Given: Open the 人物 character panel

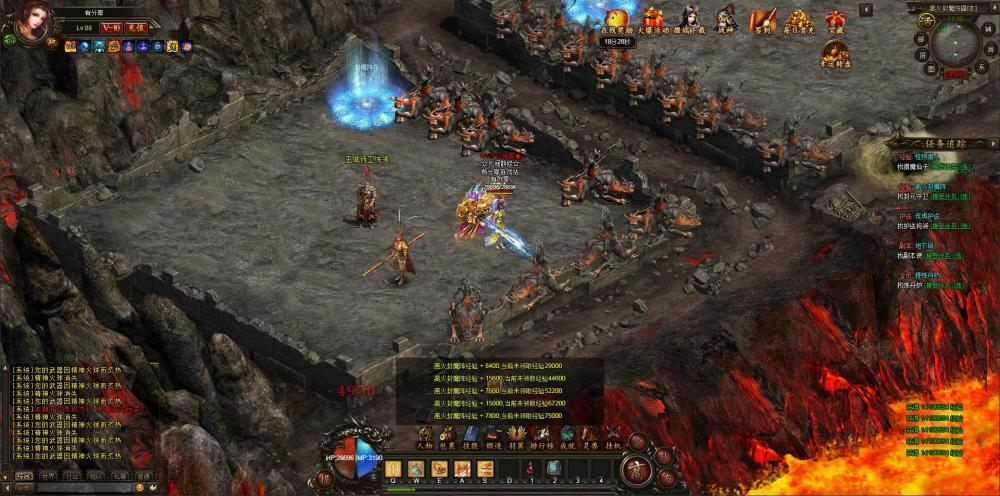Looking at the screenshot, I should [x=424, y=436].
